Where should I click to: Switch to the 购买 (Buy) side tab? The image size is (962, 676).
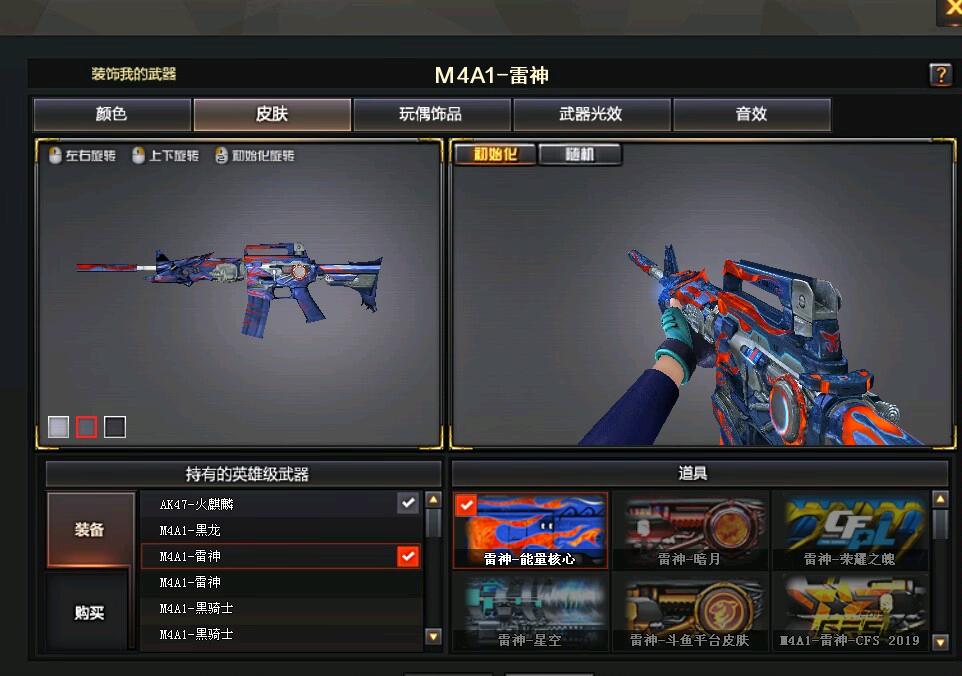tap(90, 612)
